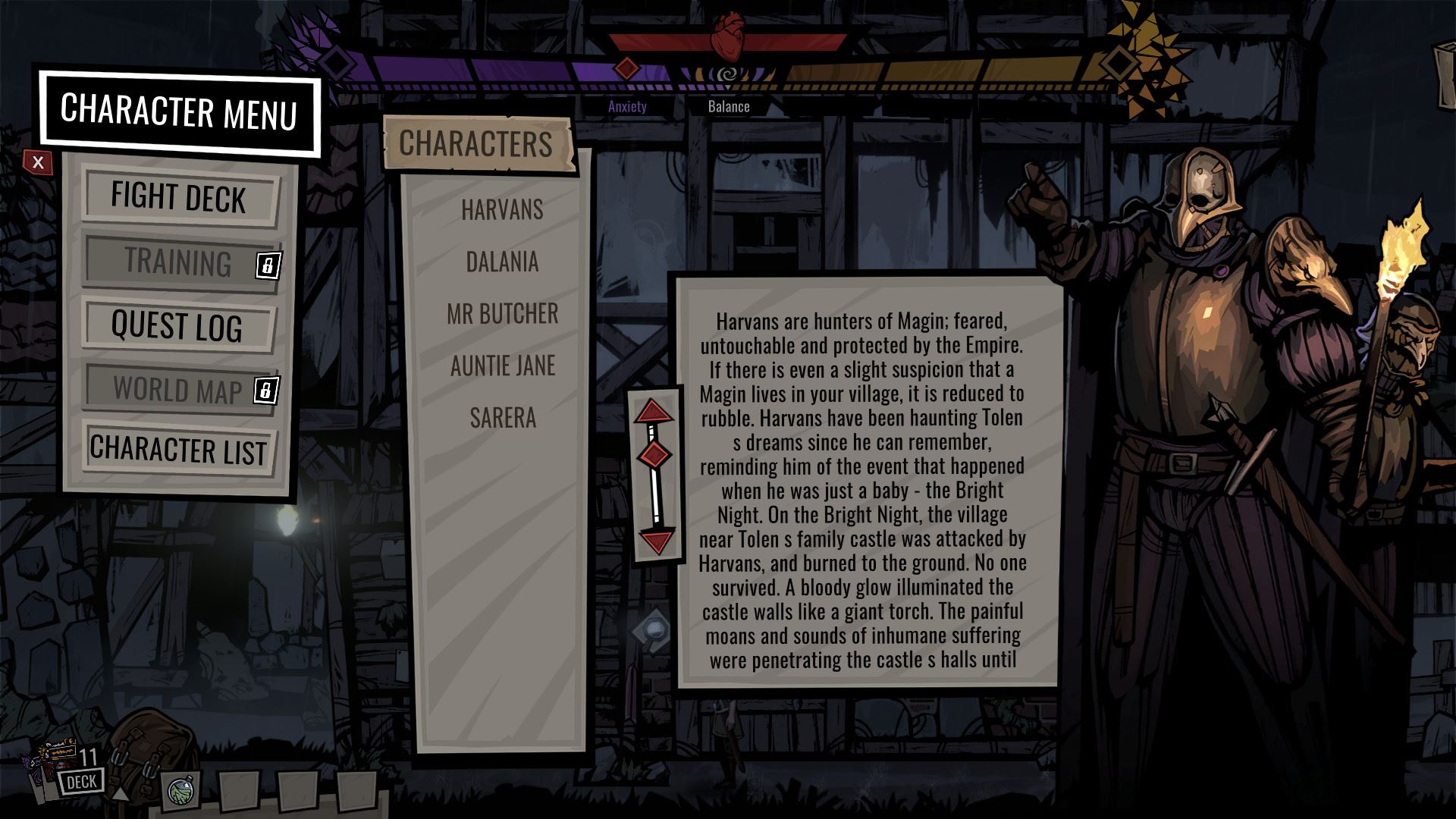Select the locked Training entry
The width and height of the screenshot is (1456, 819).
(179, 262)
